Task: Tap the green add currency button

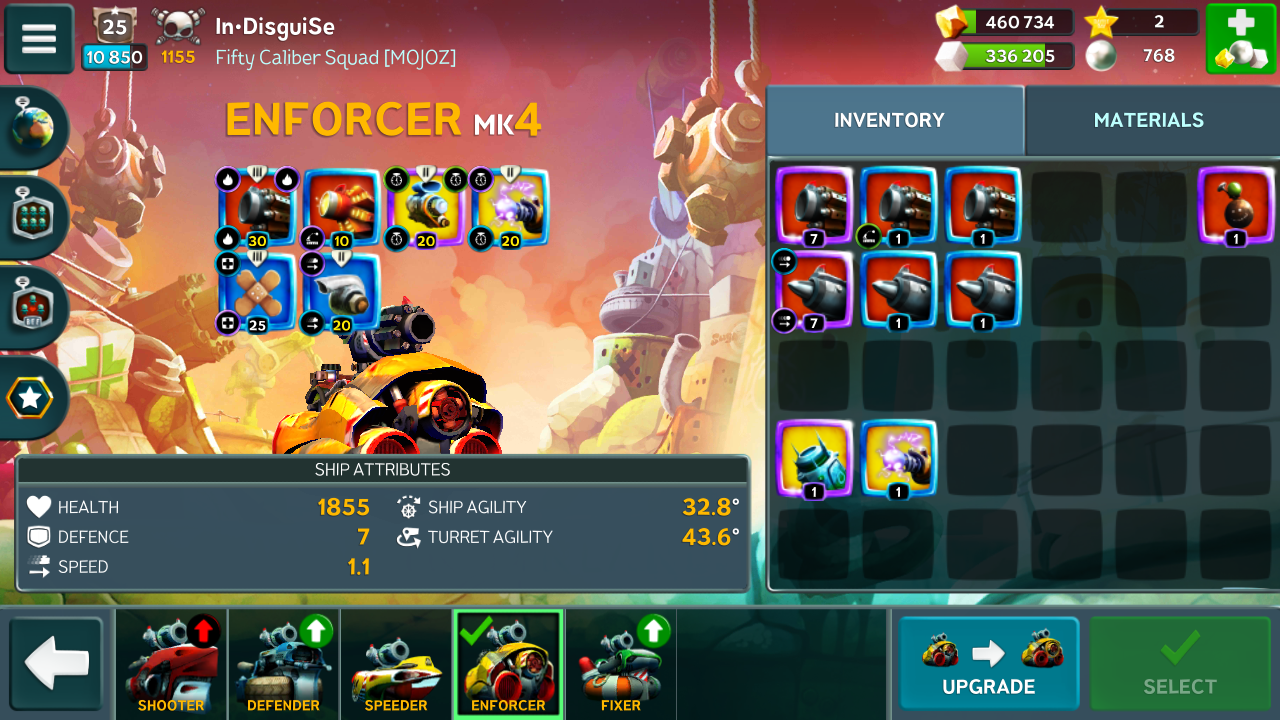Action: [1239, 39]
